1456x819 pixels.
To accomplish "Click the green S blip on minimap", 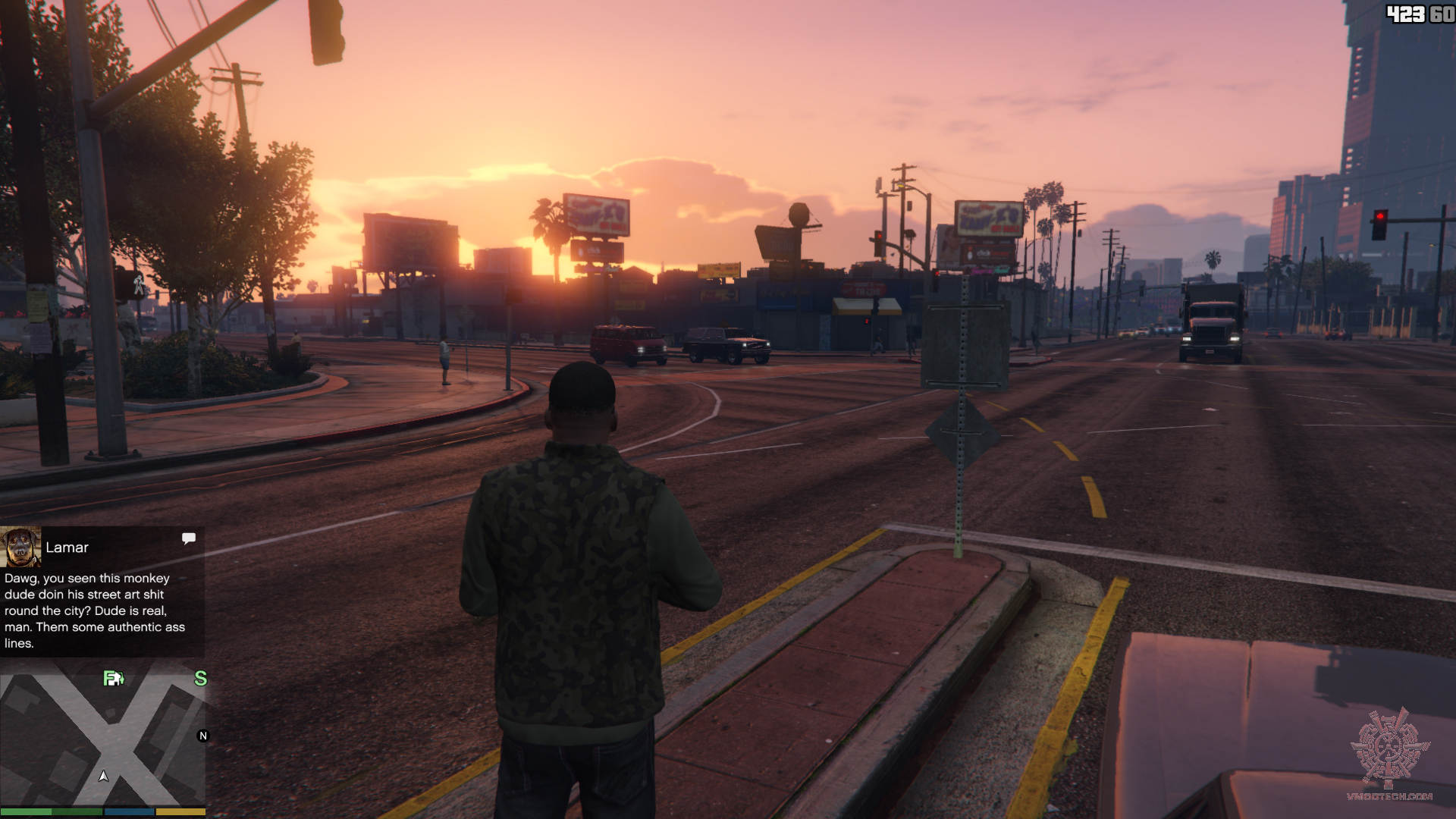I will tap(200, 678).
